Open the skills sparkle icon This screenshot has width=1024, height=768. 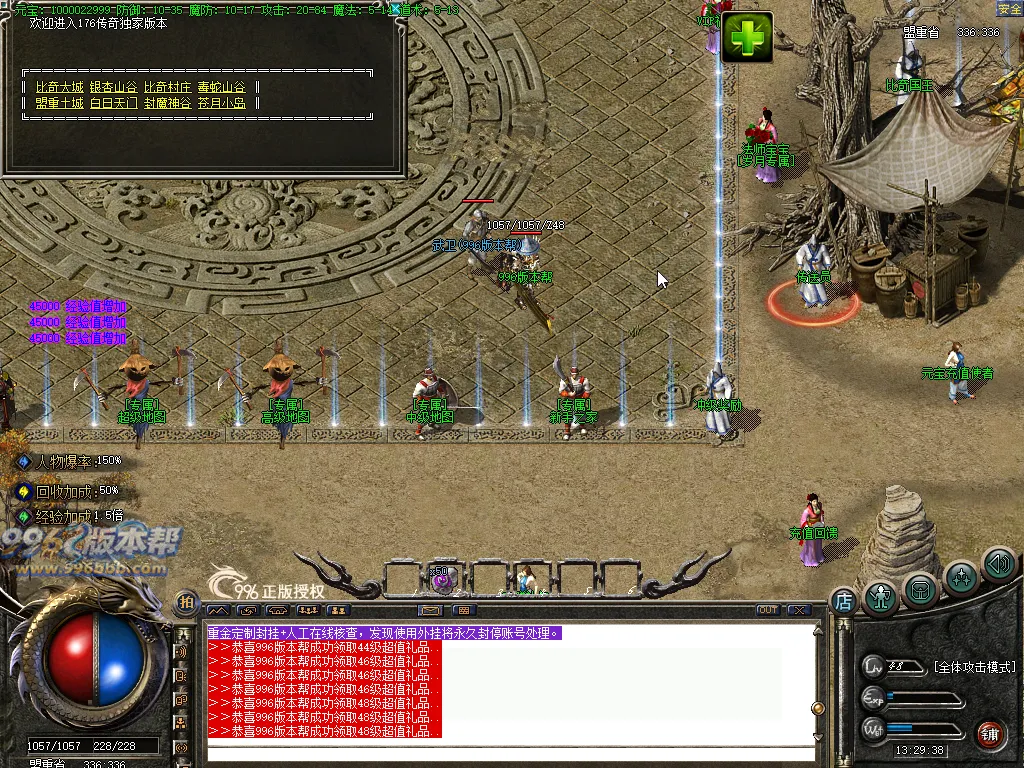[x=961, y=577]
